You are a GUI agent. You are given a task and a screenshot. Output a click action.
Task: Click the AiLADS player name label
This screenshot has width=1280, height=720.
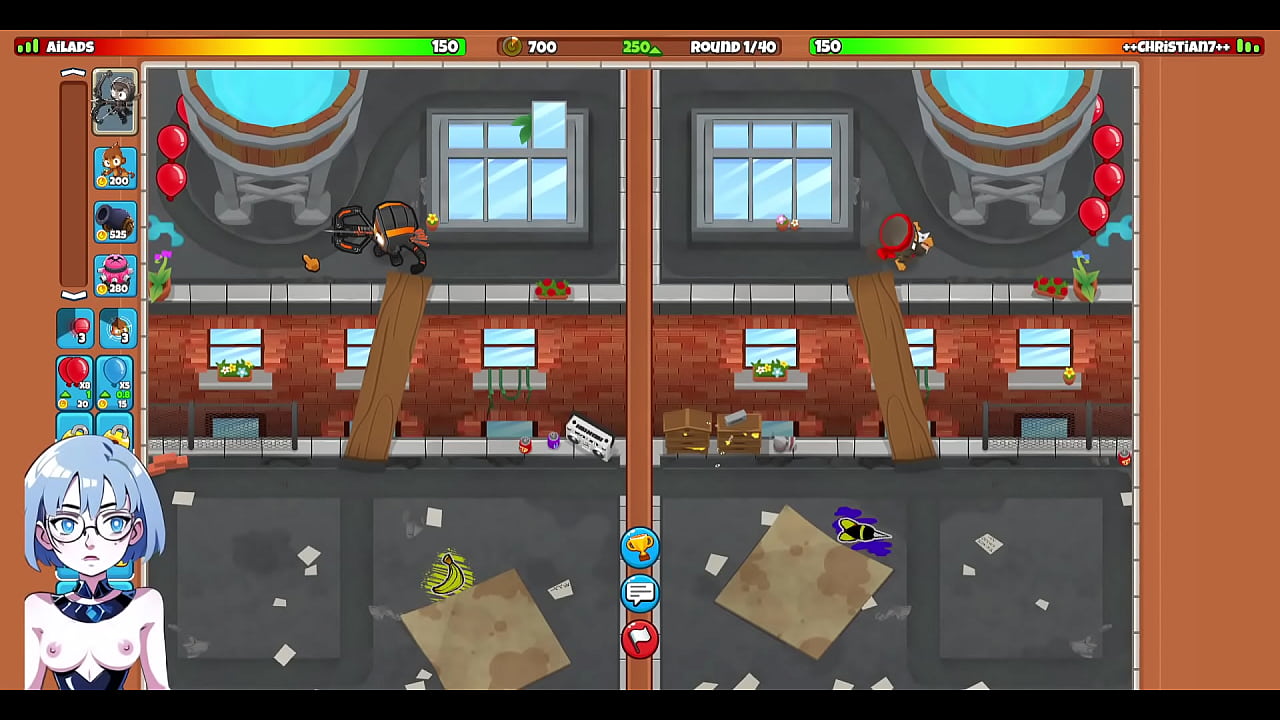tap(70, 46)
